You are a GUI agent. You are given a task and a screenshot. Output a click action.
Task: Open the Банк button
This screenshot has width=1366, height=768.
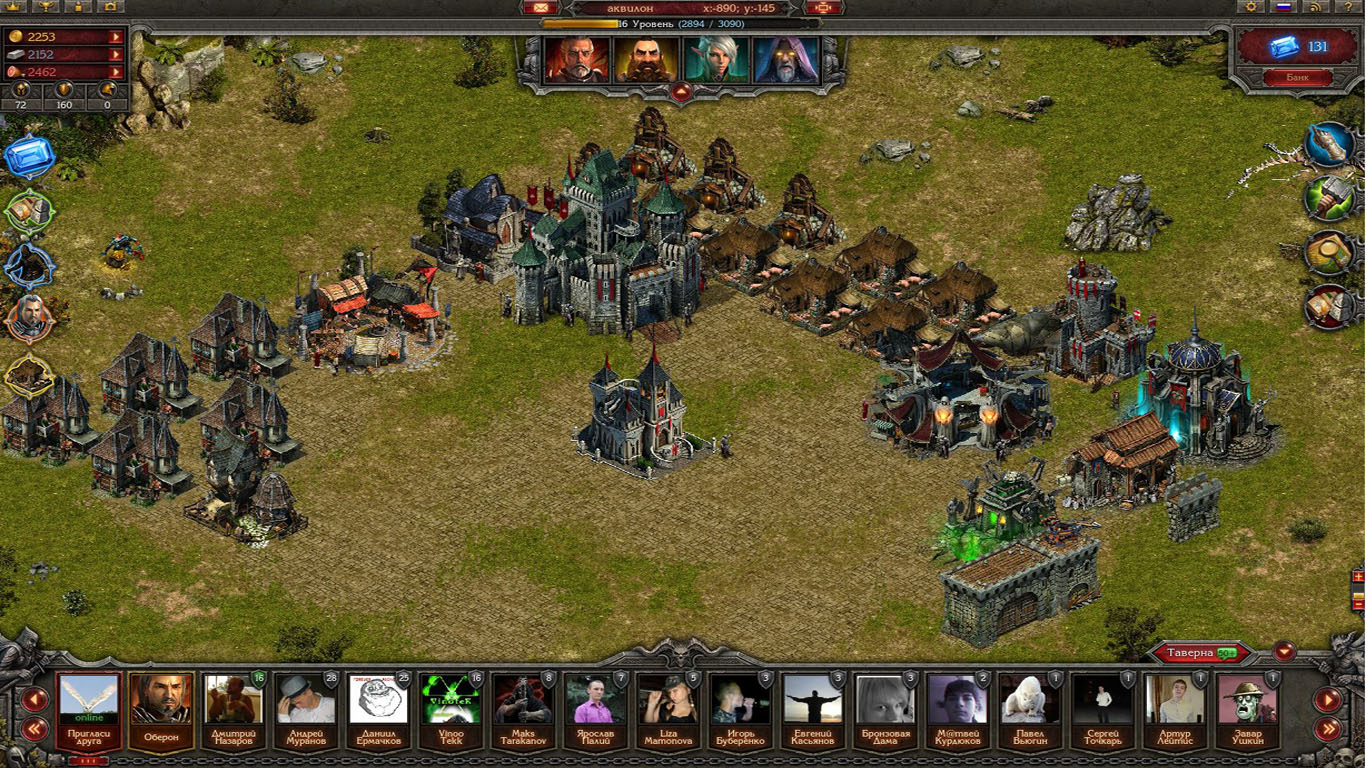pyautogui.click(x=1297, y=77)
